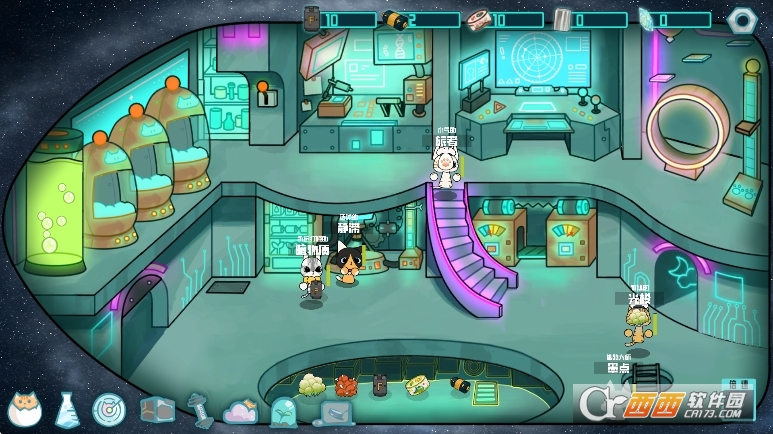Select the blueprint scroll icon
The height and width of the screenshot is (434, 773).
tap(335, 411)
